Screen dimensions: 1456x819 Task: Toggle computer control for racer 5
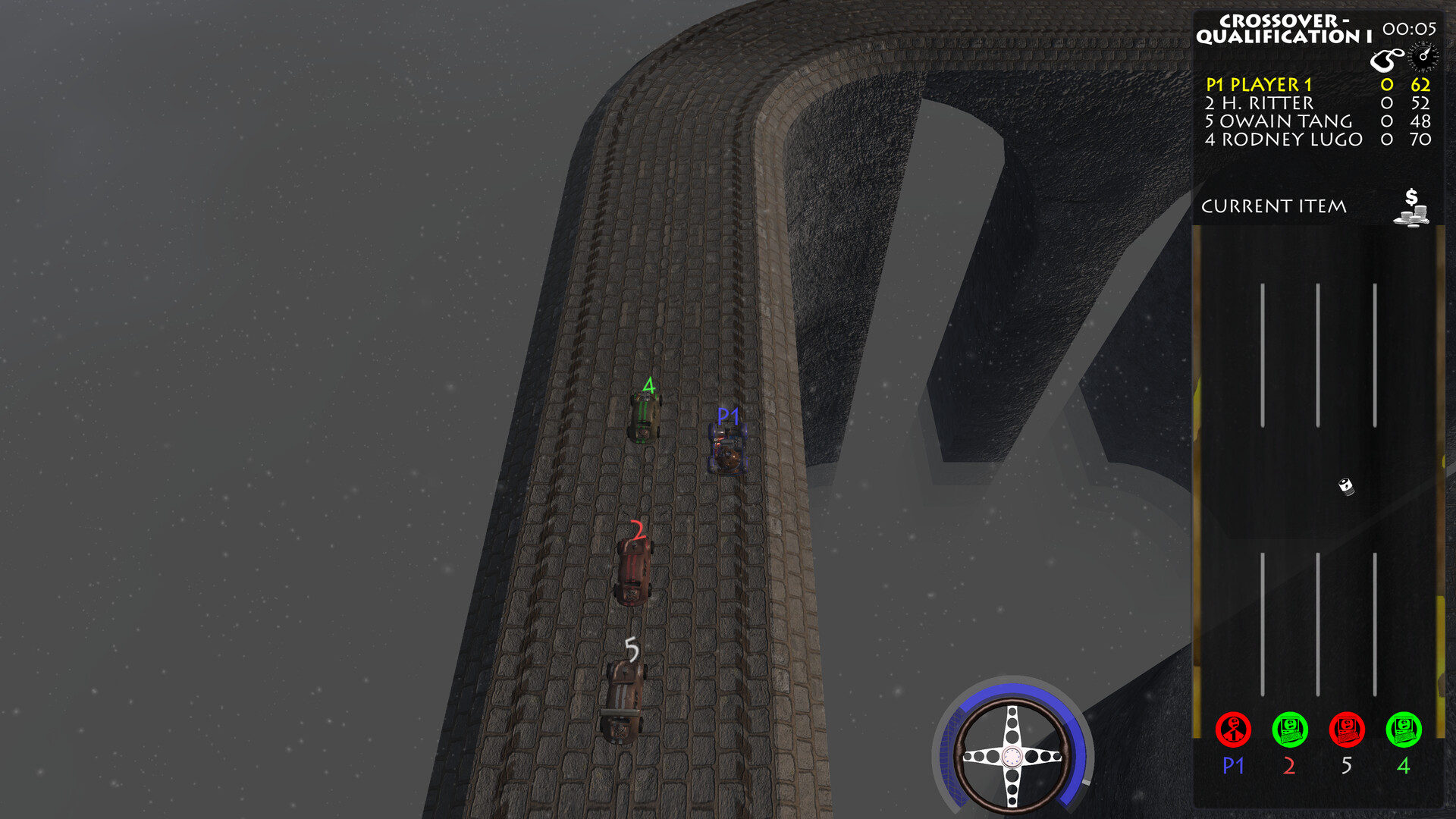(1346, 730)
